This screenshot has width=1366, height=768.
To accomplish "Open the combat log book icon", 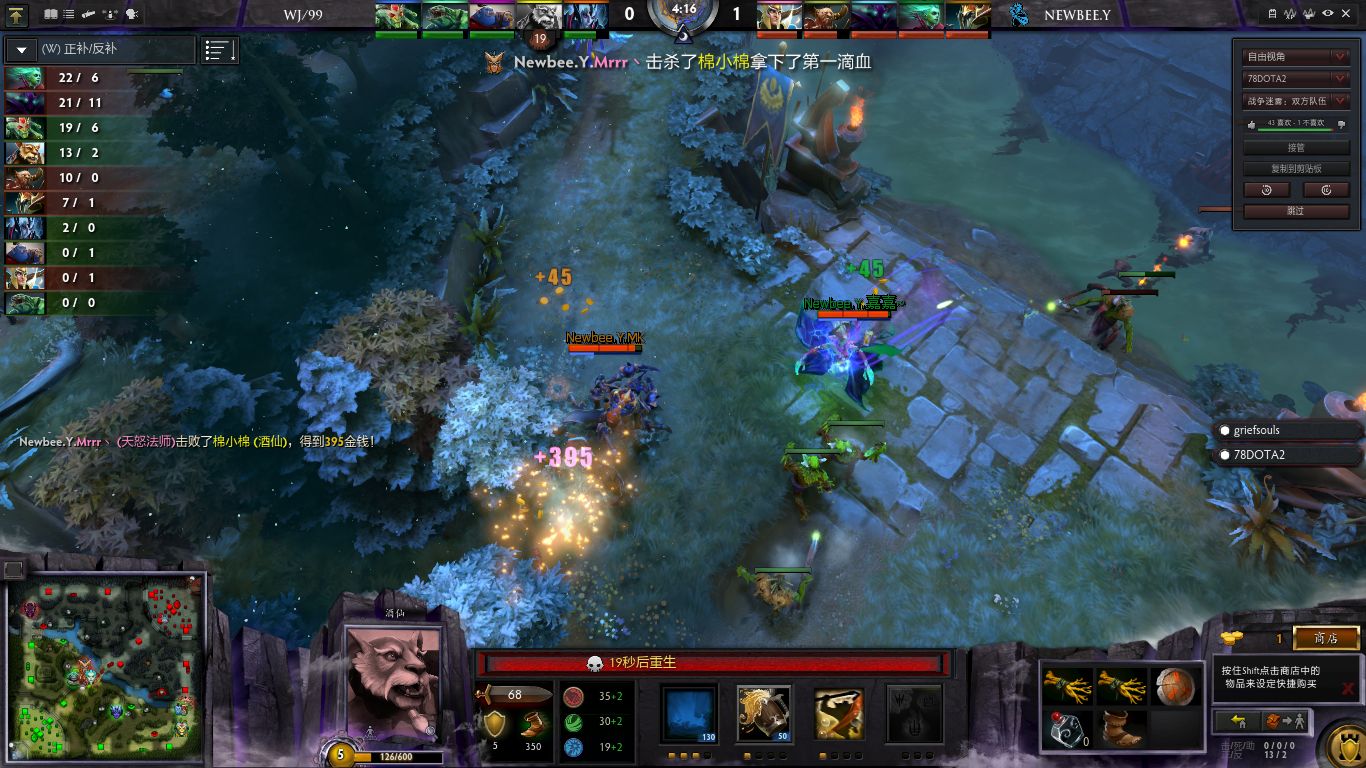I will point(50,14).
